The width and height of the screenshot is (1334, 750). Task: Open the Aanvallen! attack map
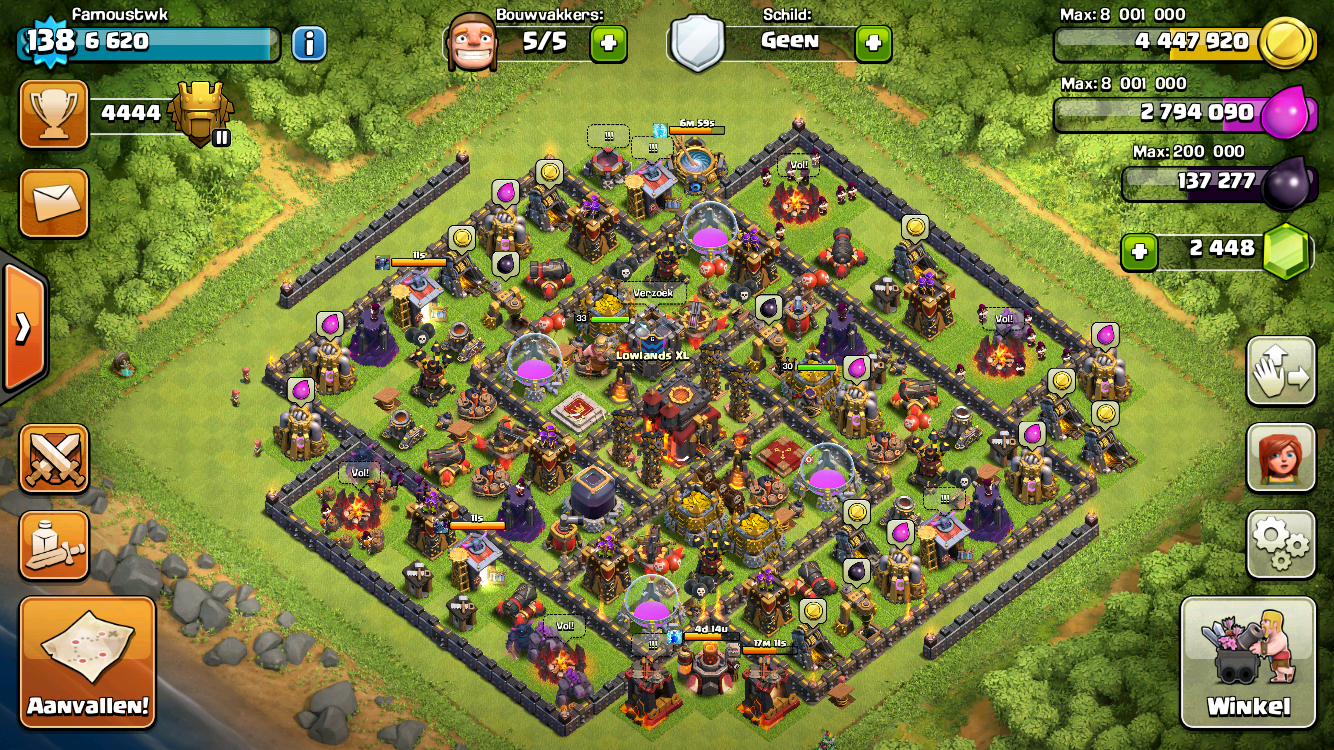[x=88, y=662]
